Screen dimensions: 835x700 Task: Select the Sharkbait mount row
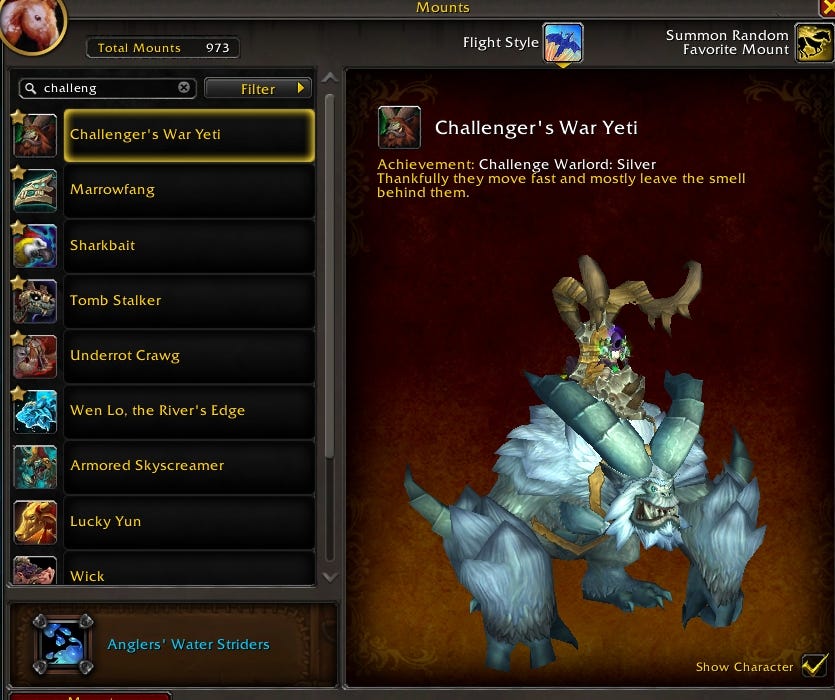coord(188,245)
